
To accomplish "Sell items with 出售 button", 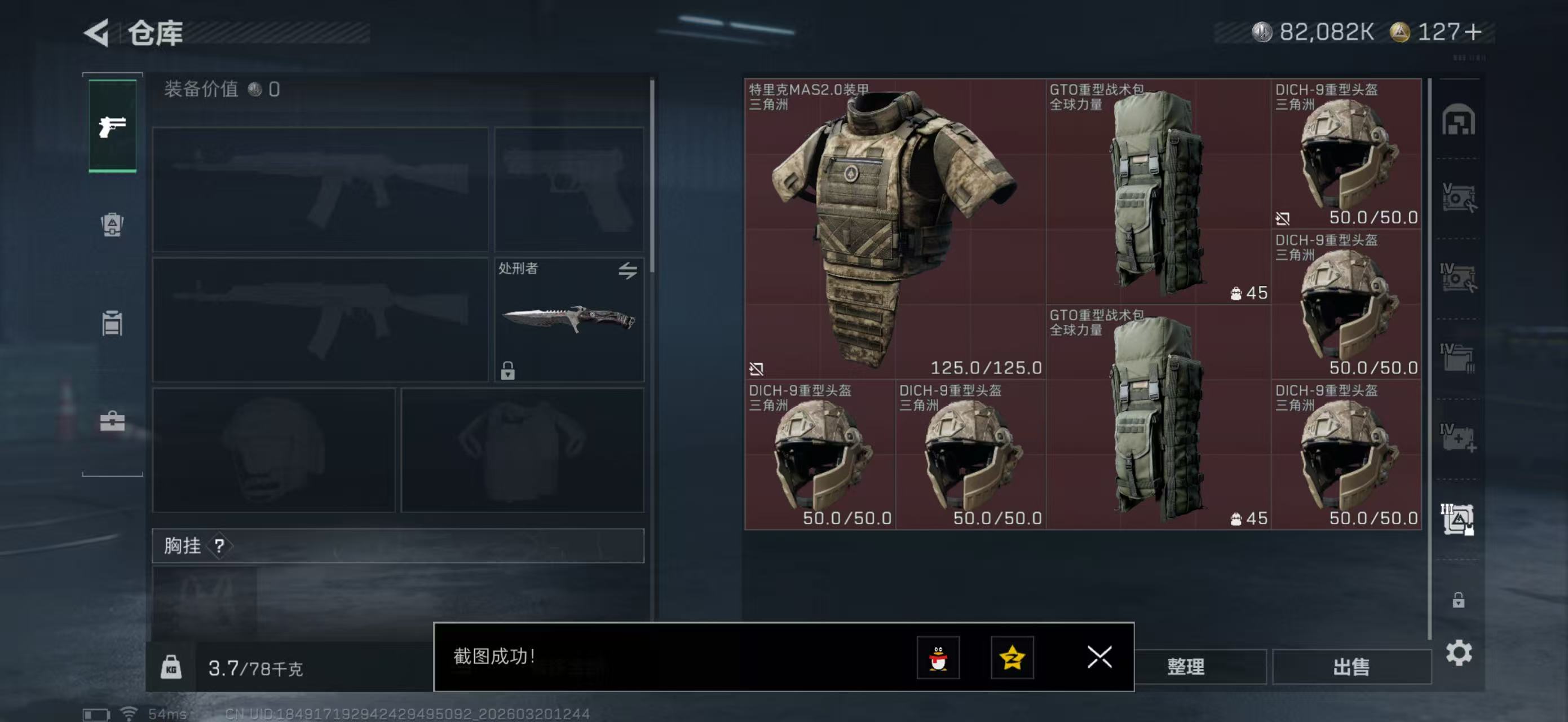I will [1351, 667].
